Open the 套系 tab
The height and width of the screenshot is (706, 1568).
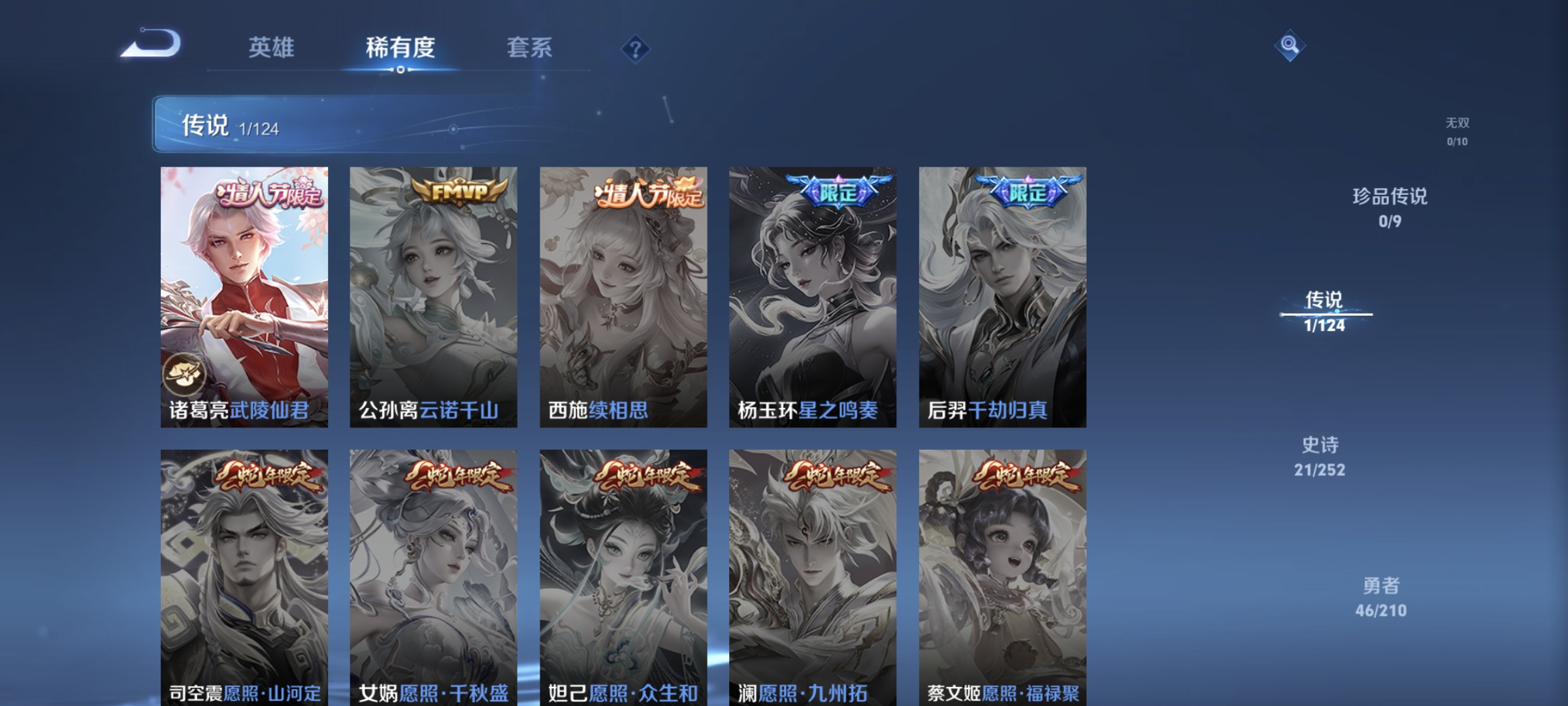[x=529, y=48]
